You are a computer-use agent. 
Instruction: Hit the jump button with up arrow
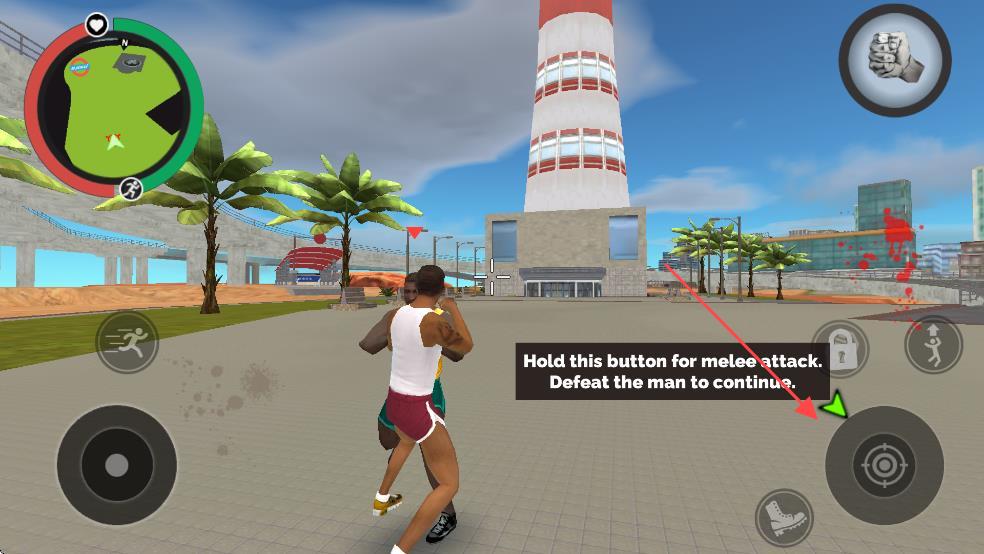tap(932, 344)
